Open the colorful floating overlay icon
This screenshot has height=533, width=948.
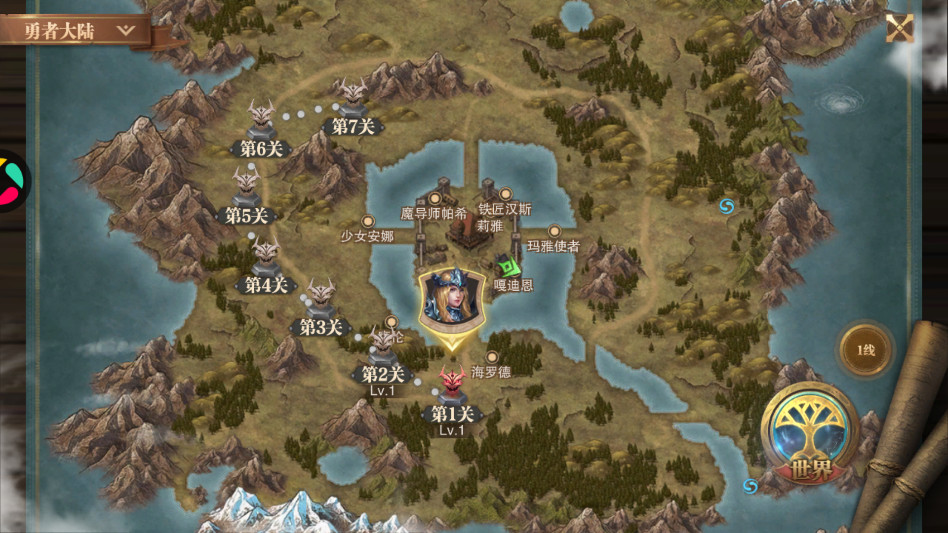[10, 181]
